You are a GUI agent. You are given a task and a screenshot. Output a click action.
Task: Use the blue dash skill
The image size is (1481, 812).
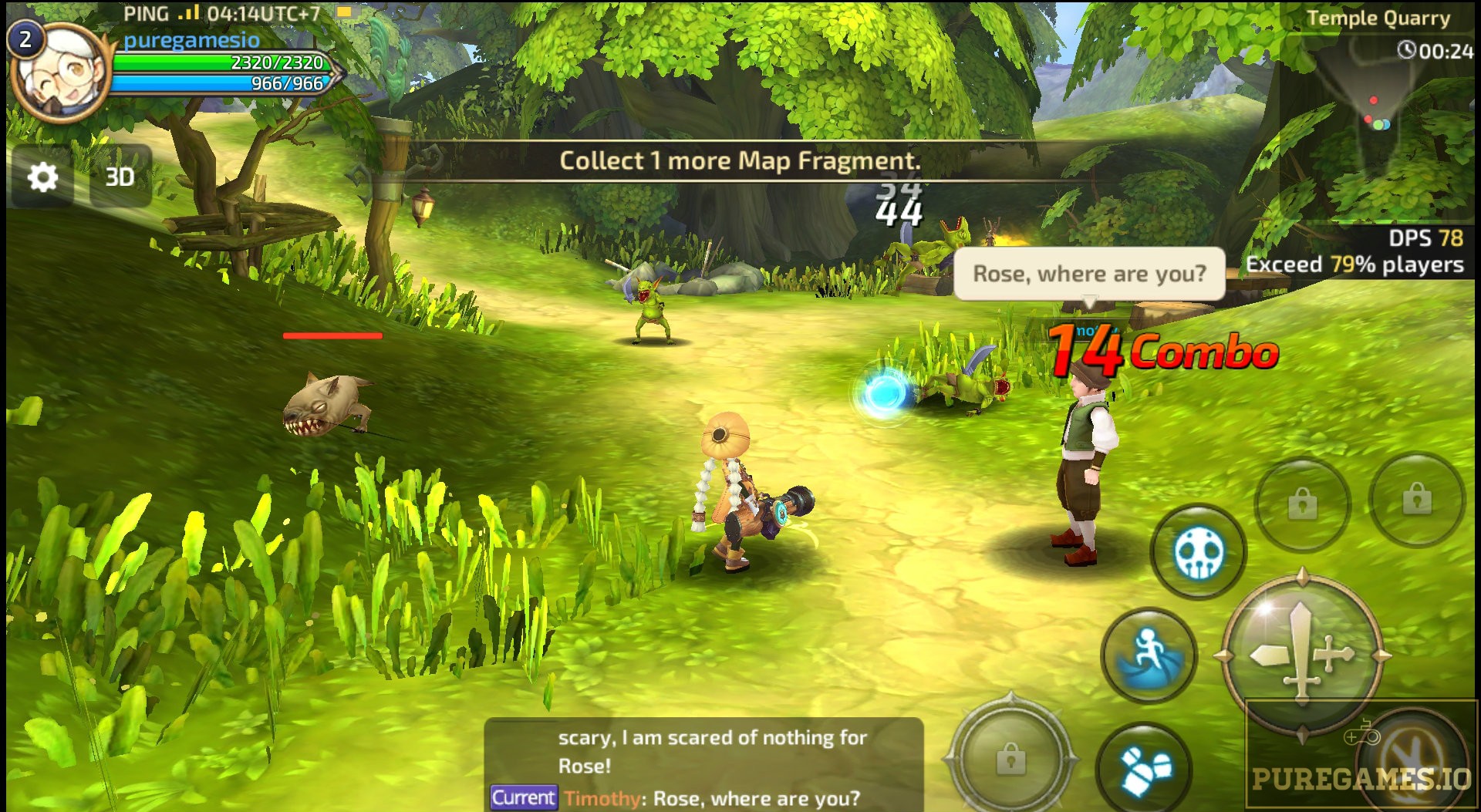pyautogui.click(x=1149, y=655)
